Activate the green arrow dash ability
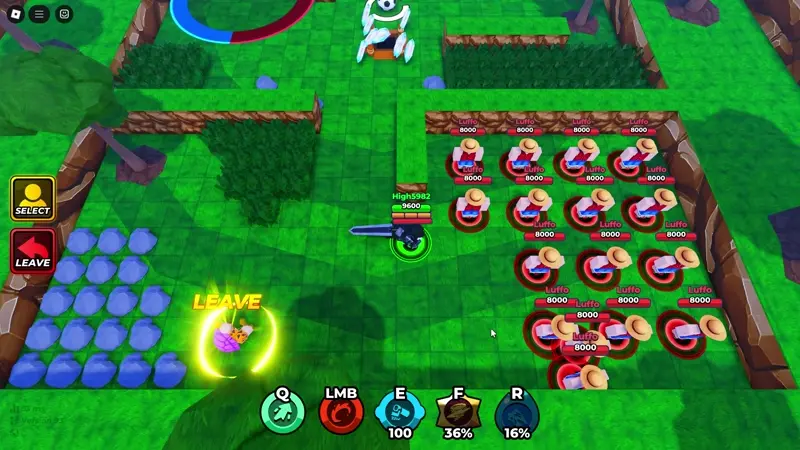 pyautogui.click(x=283, y=412)
